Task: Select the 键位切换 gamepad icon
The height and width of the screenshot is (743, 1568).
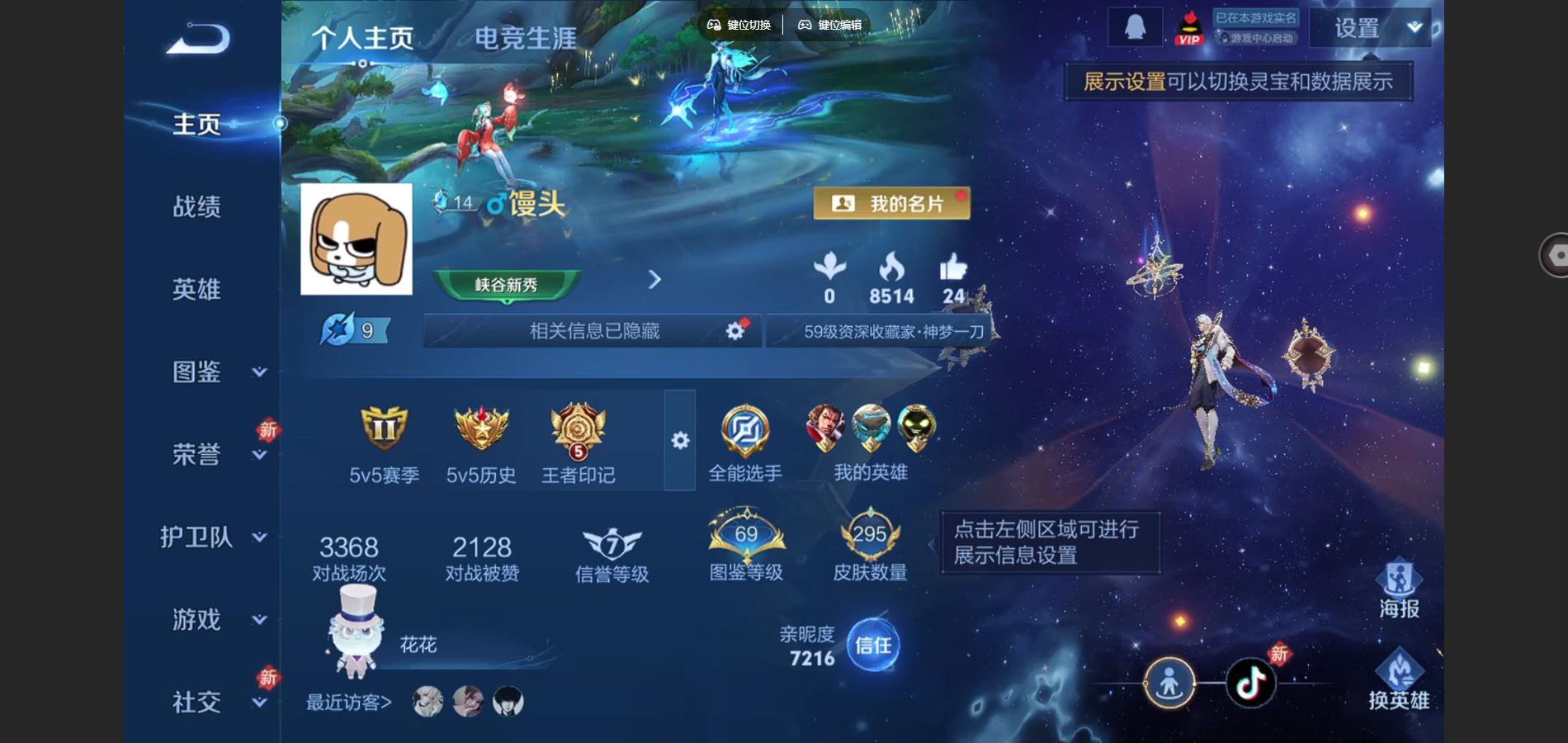Action: coord(715,25)
